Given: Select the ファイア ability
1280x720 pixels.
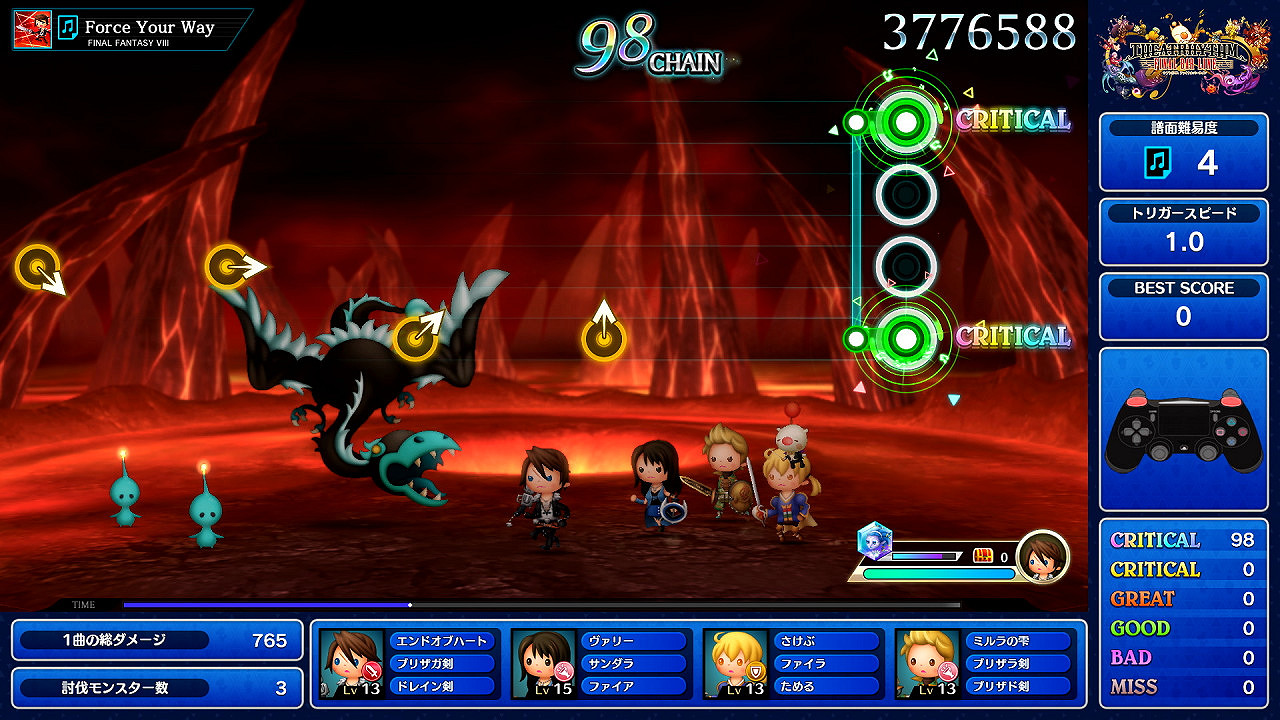Looking at the screenshot, I should coord(634,686).
